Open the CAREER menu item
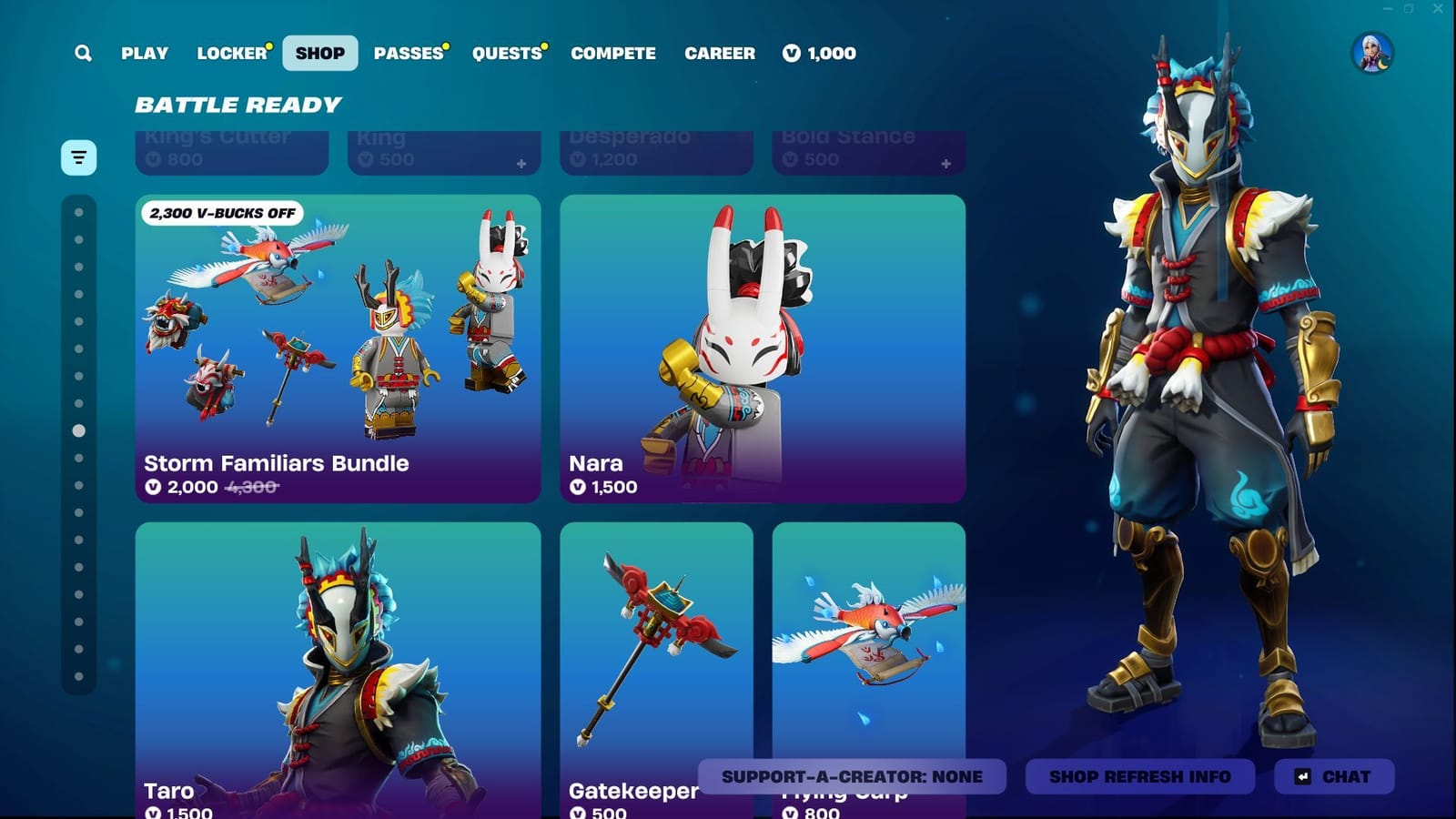 pos(720,53)
